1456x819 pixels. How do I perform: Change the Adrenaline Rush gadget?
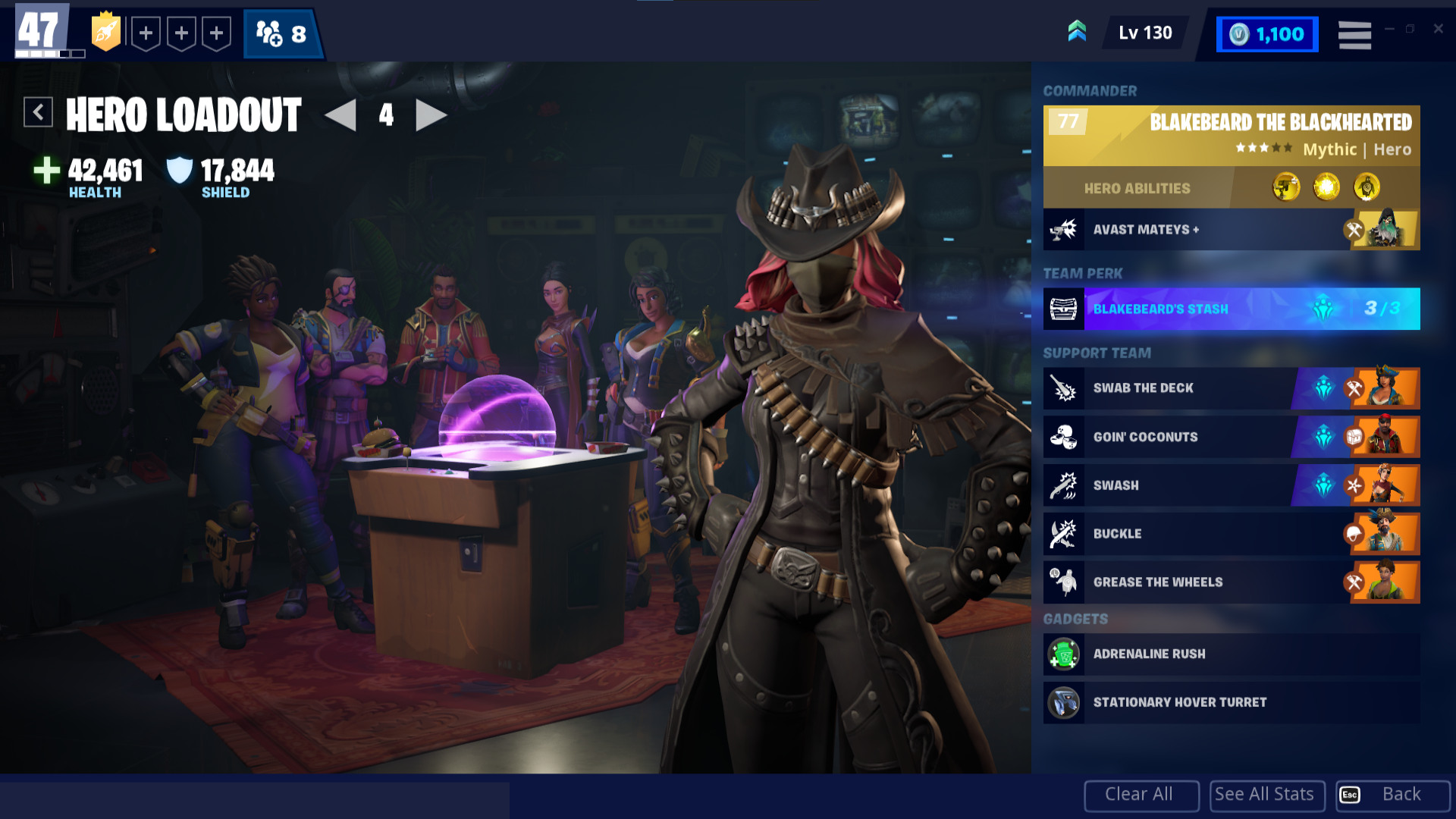(1231, 654)
